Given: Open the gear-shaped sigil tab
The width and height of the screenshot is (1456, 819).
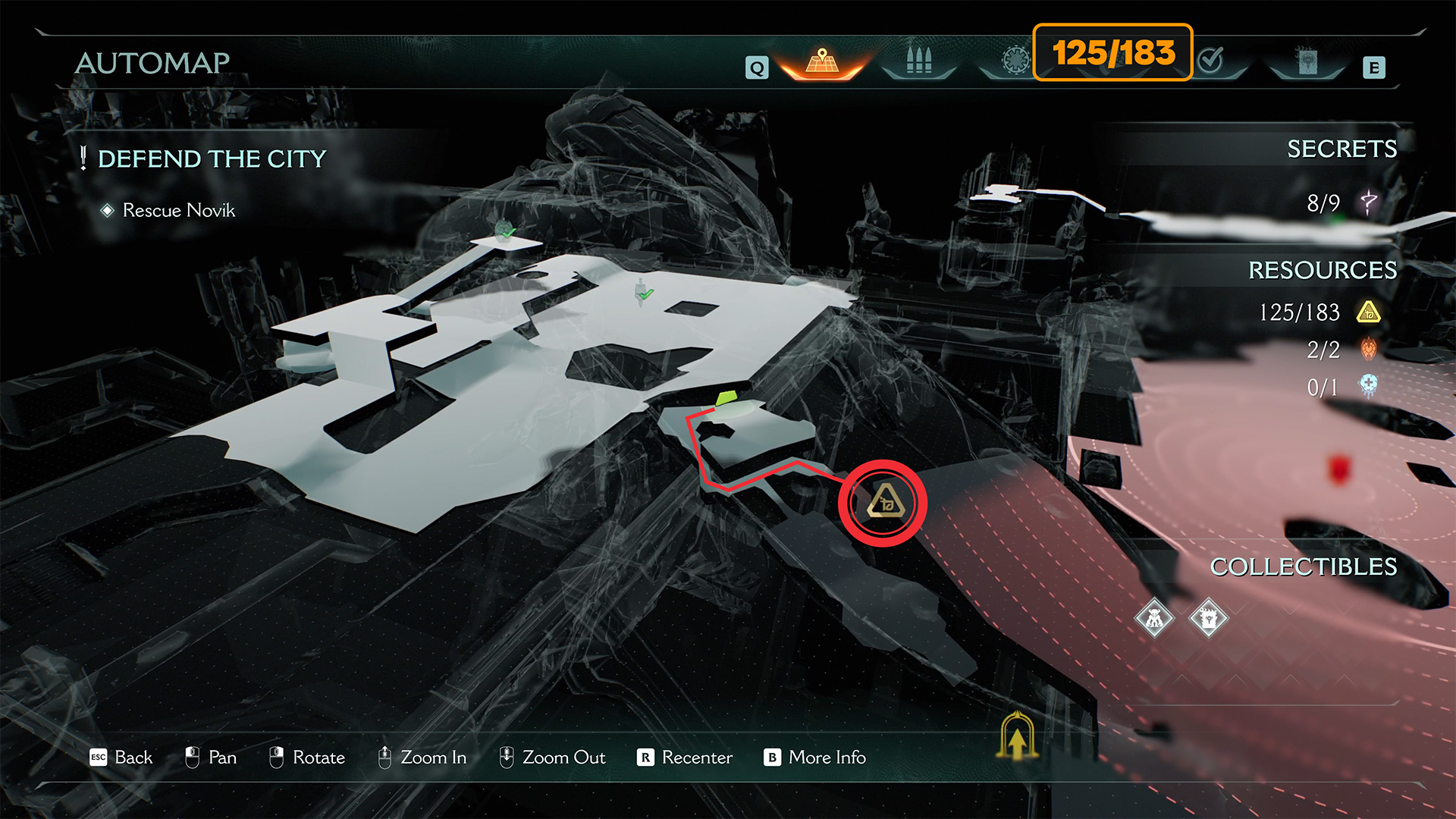Looking at the screenshot, I should [1015, 60].
